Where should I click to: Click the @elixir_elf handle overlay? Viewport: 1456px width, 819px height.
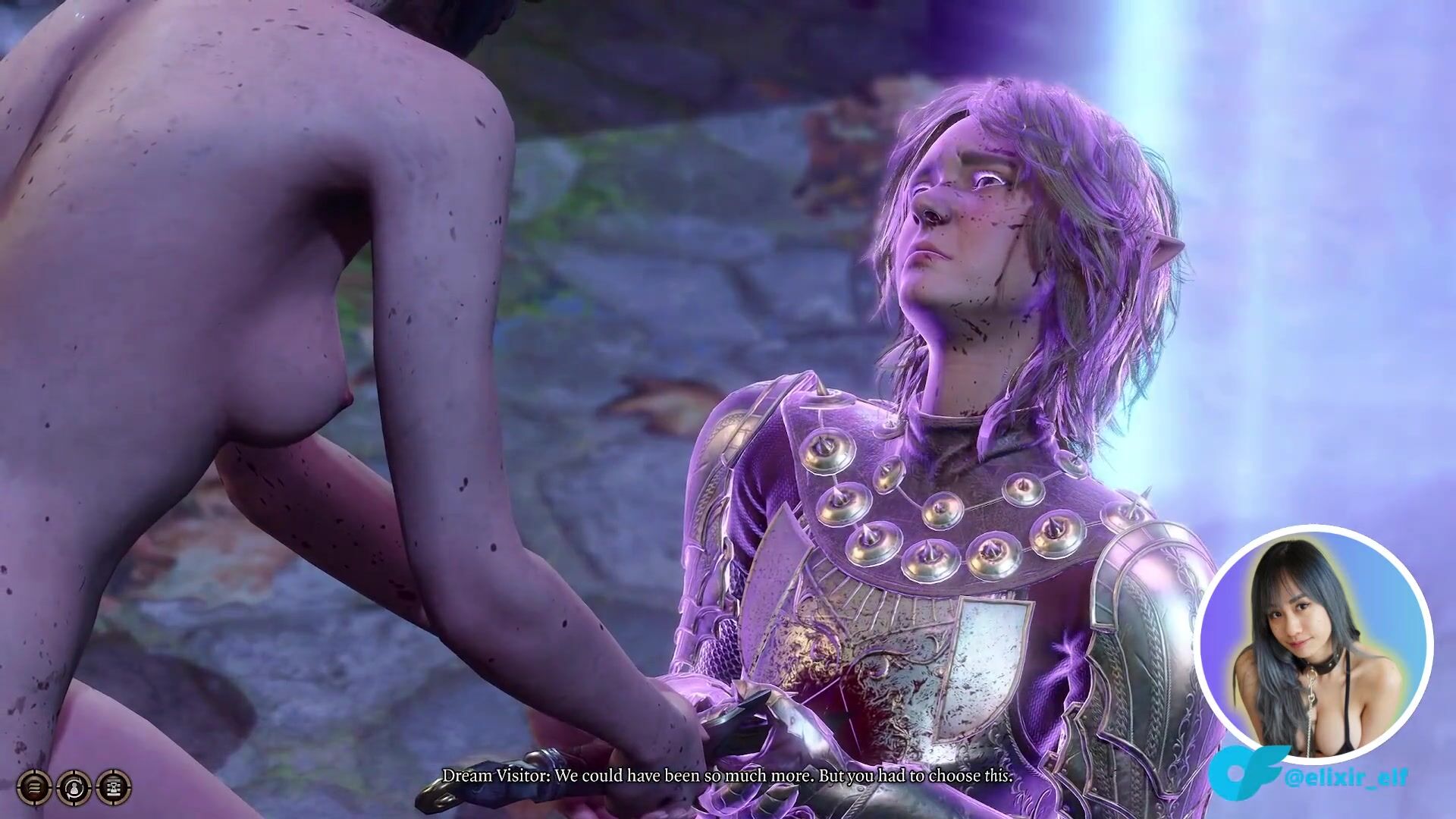[x=1345, y=777]
